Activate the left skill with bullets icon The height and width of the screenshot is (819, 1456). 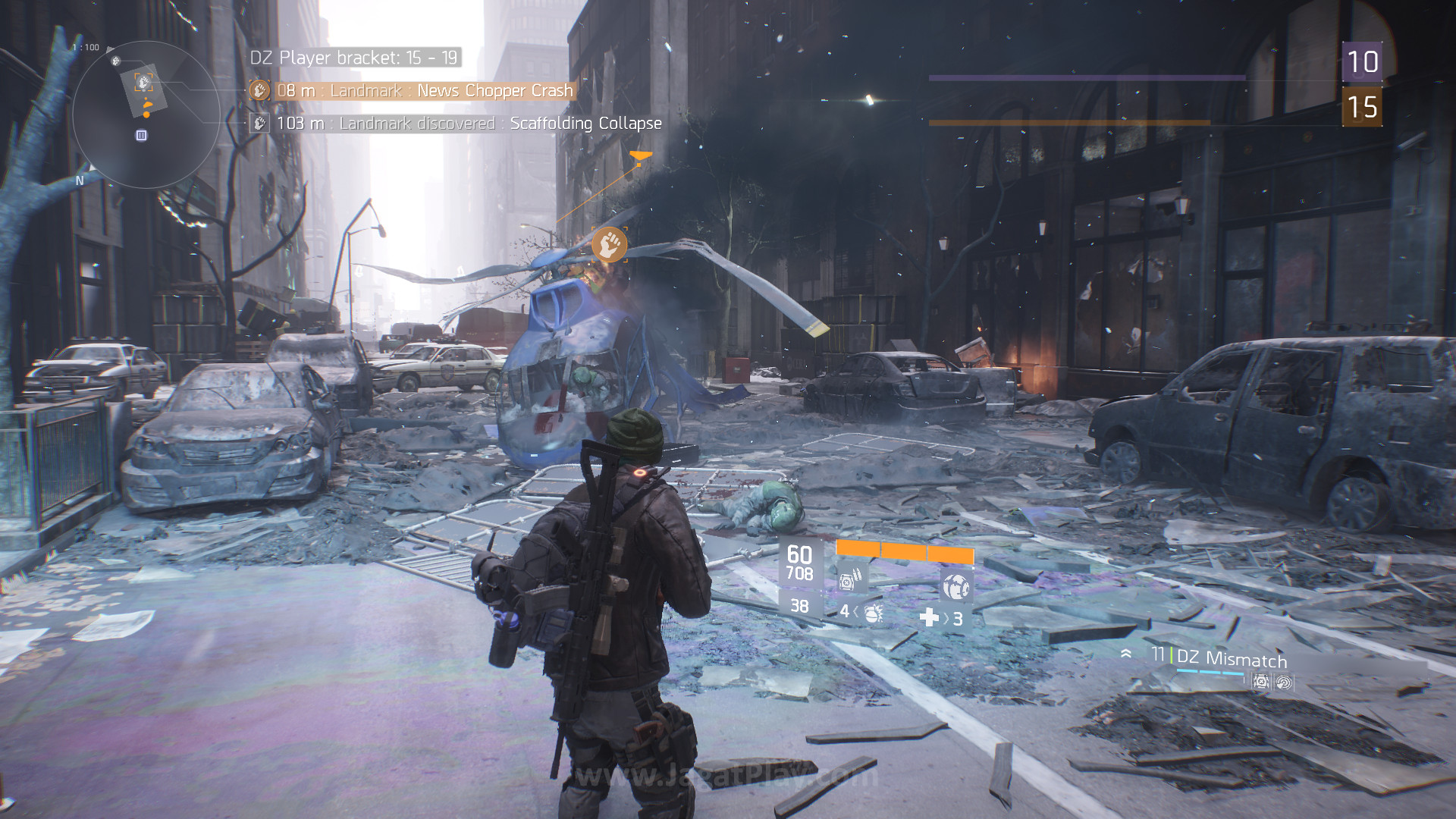pos(849,580)
